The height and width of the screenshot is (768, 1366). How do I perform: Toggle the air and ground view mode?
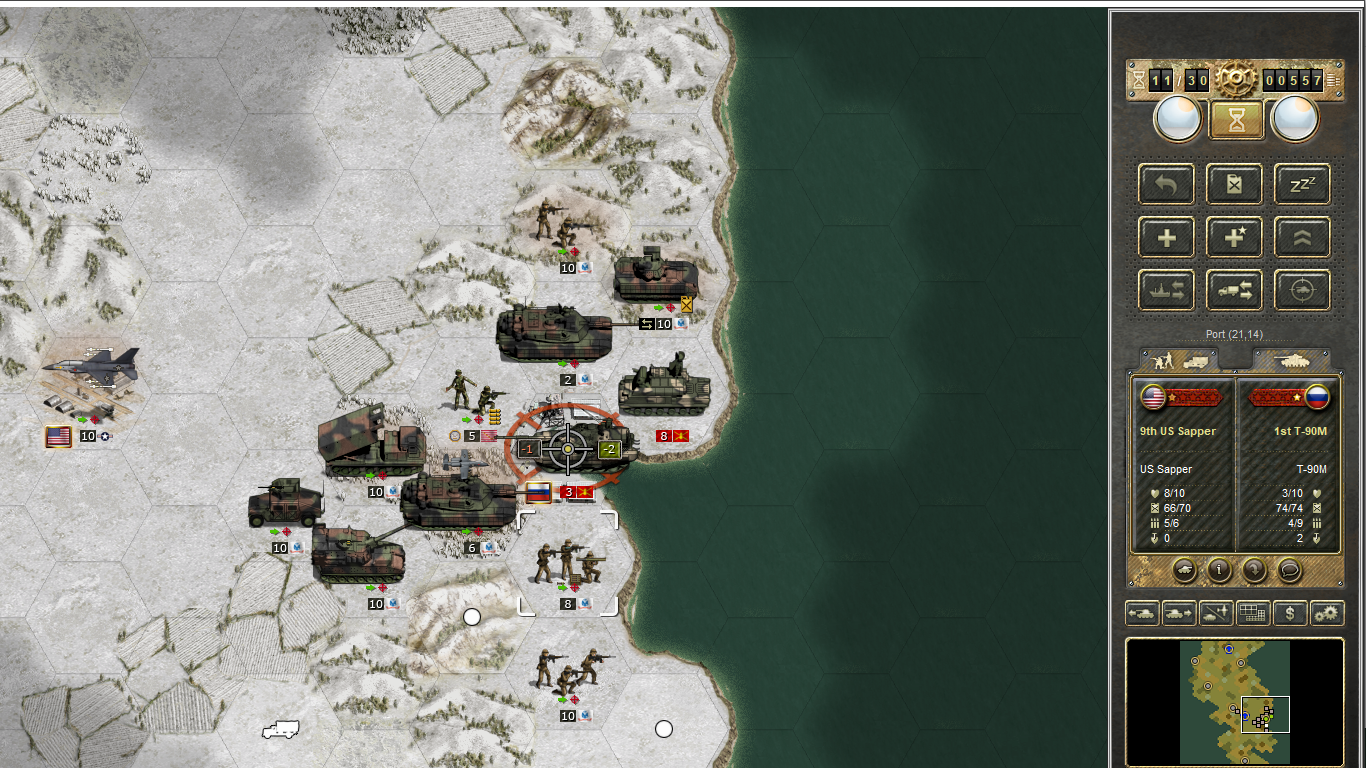point(1216,613)
